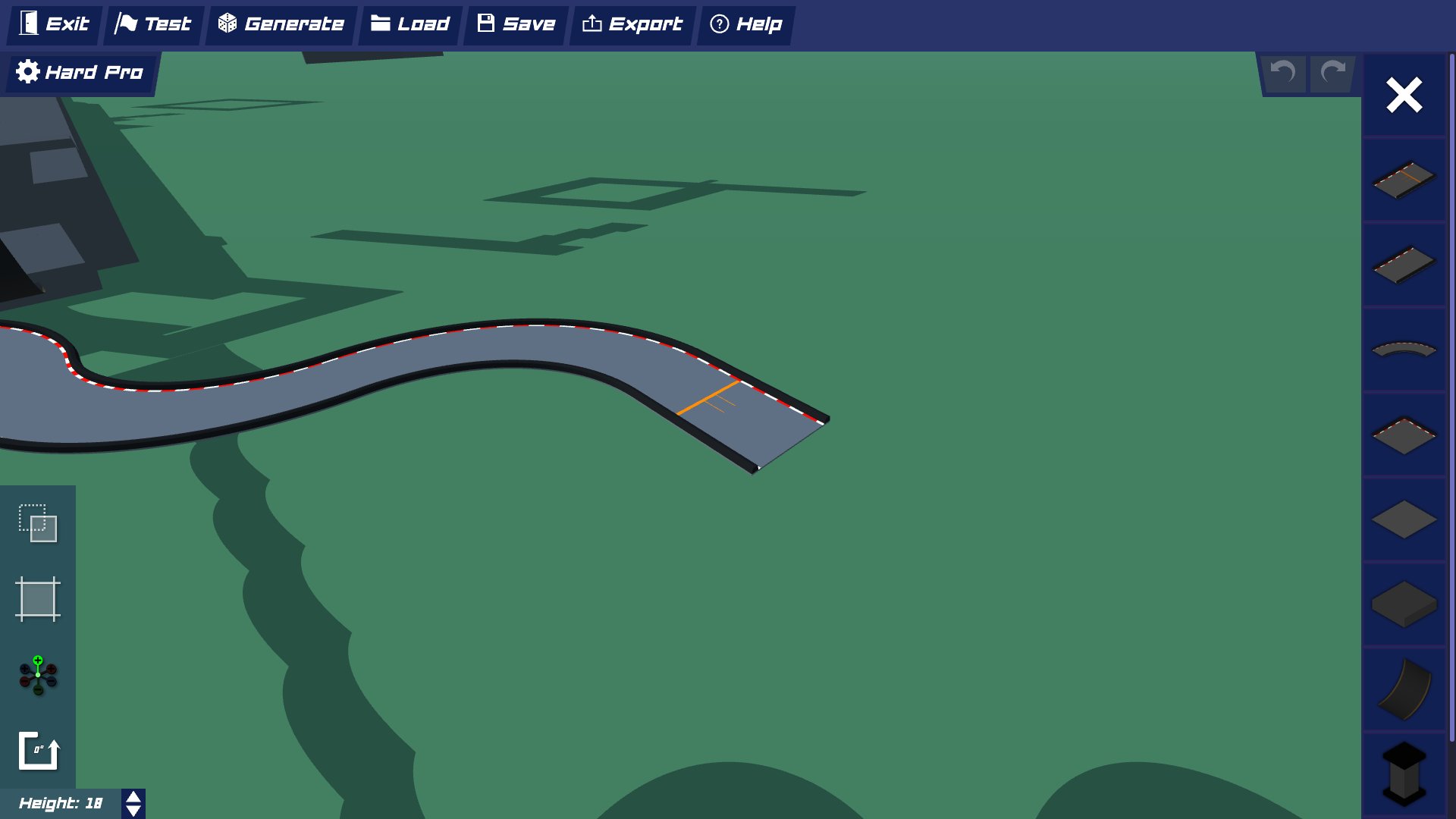Click the Test button to test the track
Screen dimensions: 1456x819
click(x=152, y=24)
